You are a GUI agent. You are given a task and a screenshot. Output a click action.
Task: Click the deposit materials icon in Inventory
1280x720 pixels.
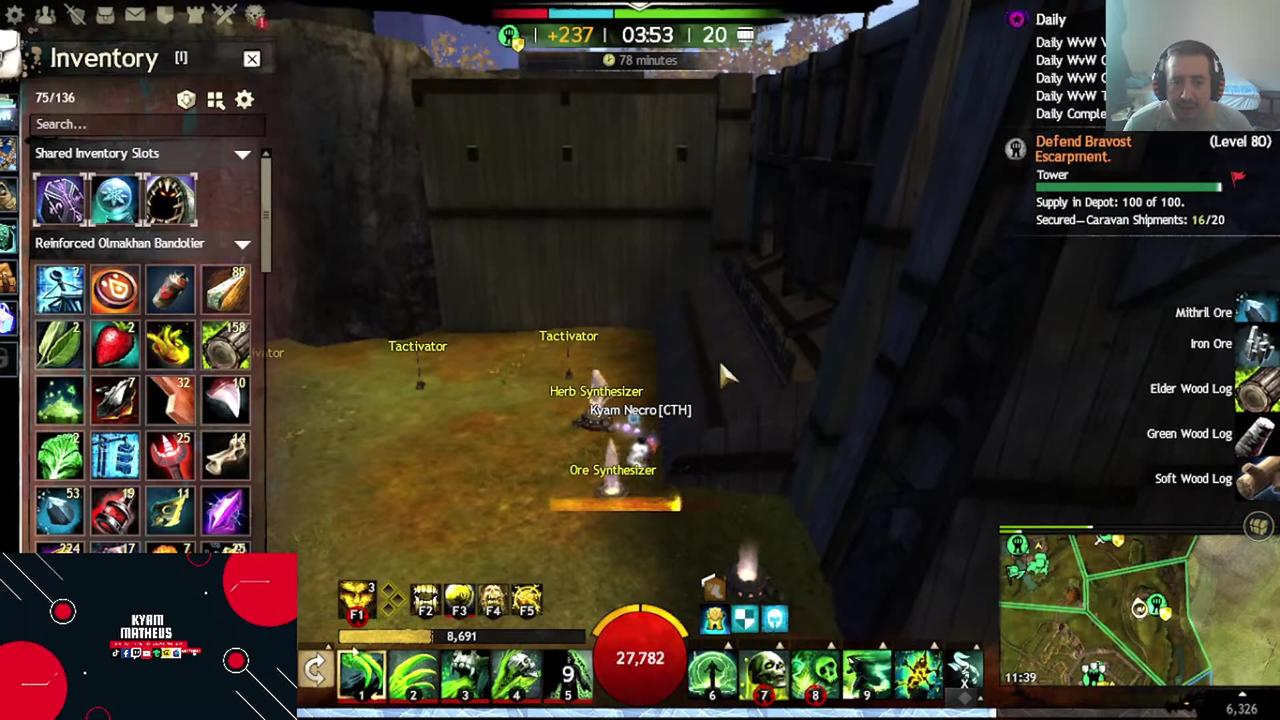[186, 99]
